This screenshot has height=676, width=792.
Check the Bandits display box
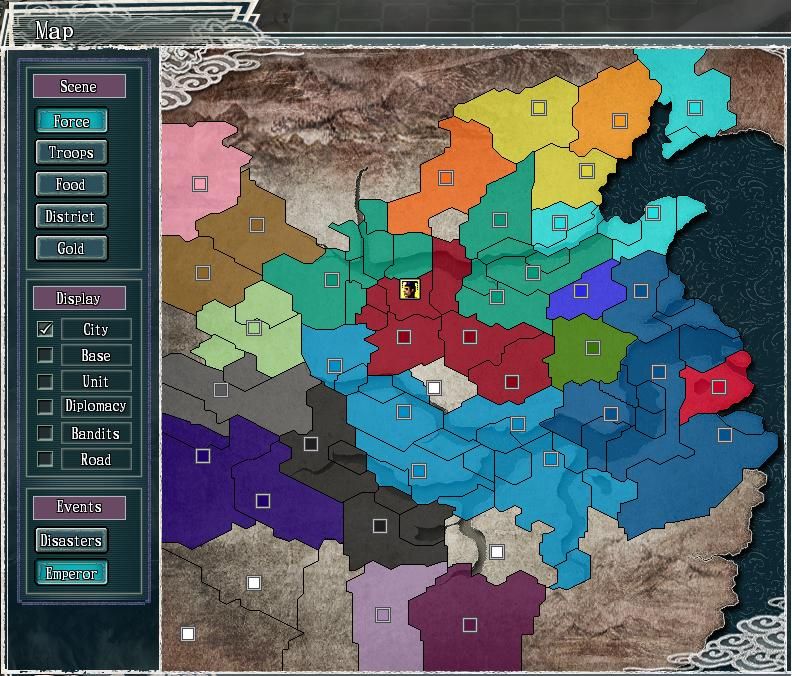point(45,433)
